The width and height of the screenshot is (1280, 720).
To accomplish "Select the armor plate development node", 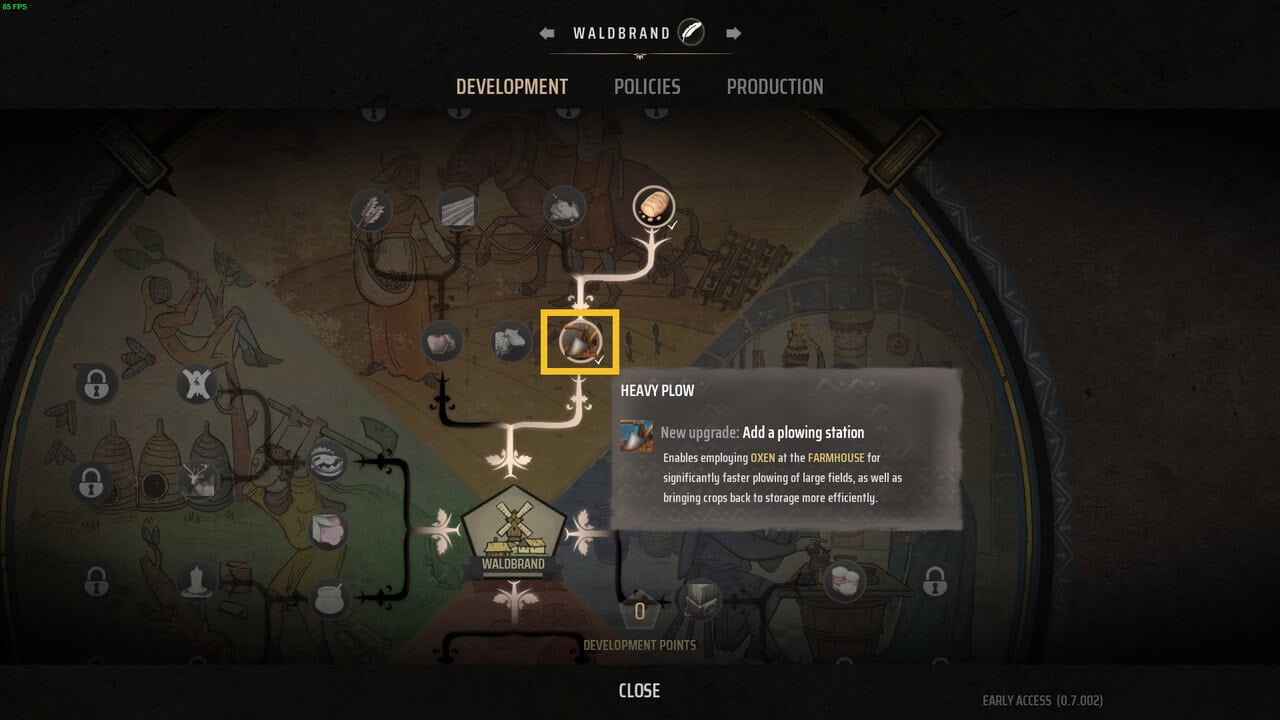I will (699, 600).
